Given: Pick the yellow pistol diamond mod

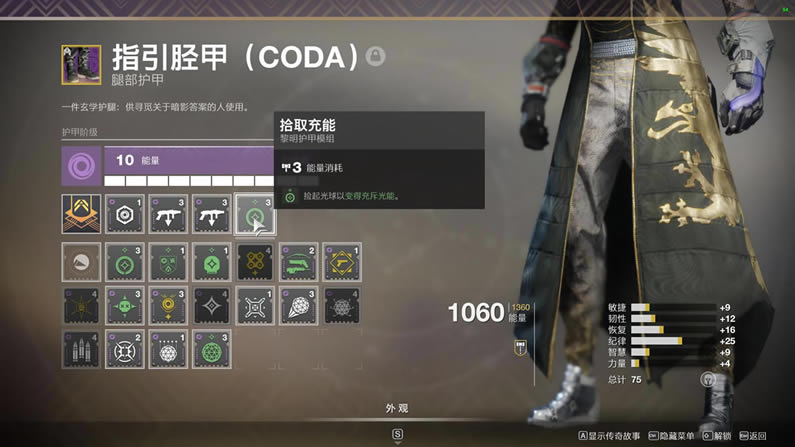Looking at the screenshot, I should point(341,263).
